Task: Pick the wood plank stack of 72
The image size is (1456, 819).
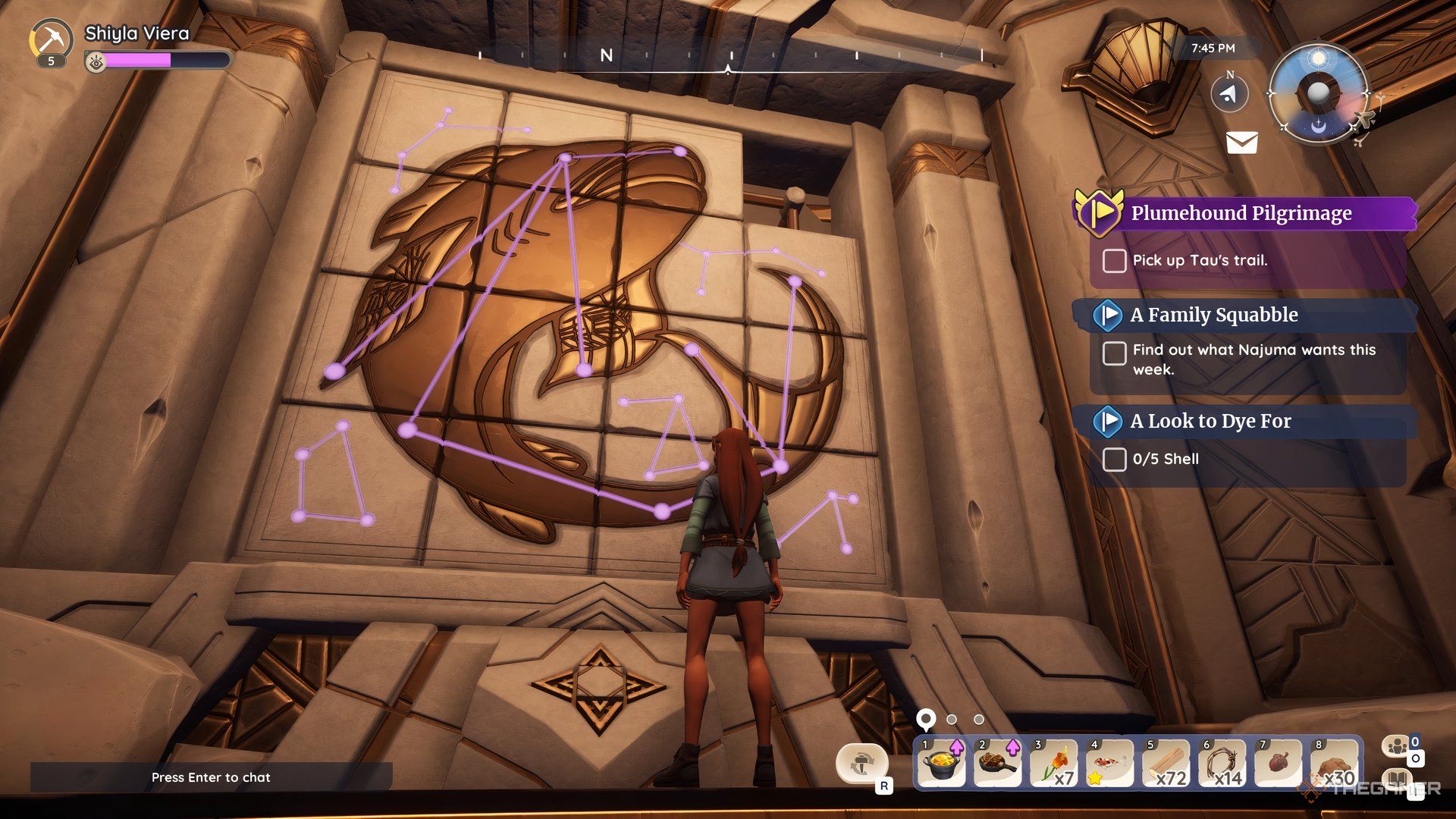Action: pyautogui.click(x=1166, y=764)
